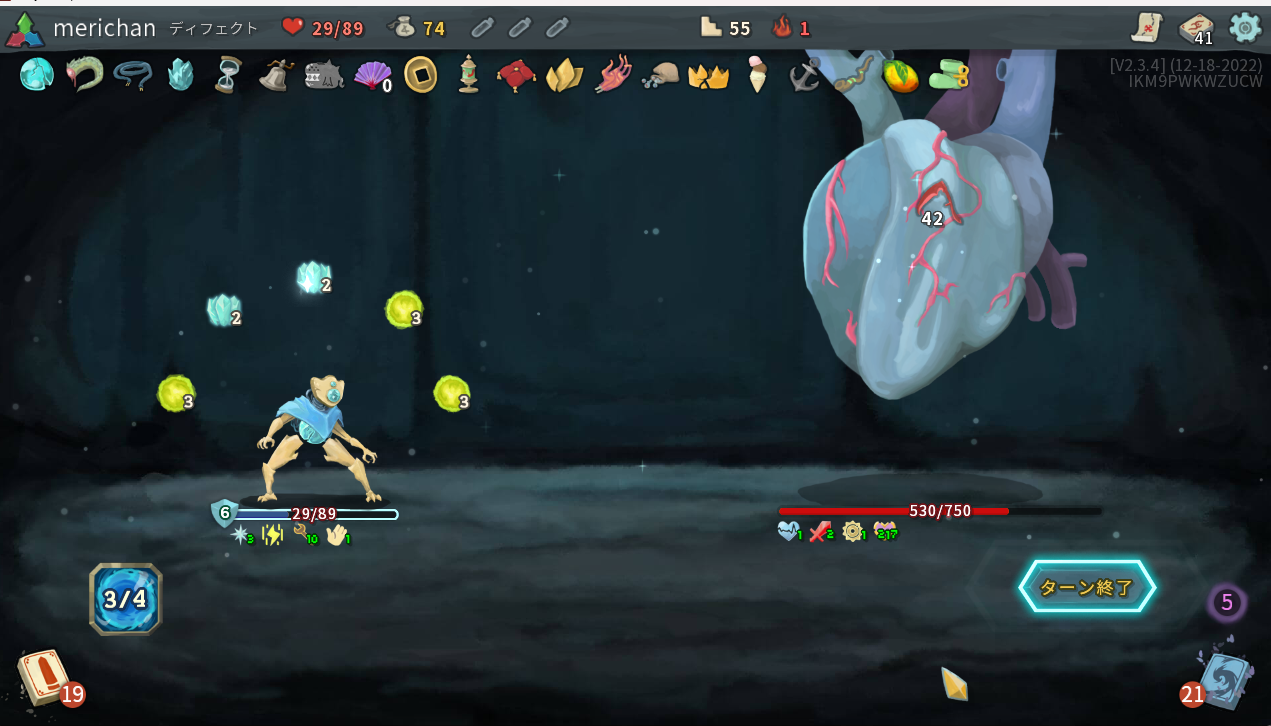View the exhaust pile counter
Viewport: 1271px width, 726px height.
click(x=1227, y=603)
